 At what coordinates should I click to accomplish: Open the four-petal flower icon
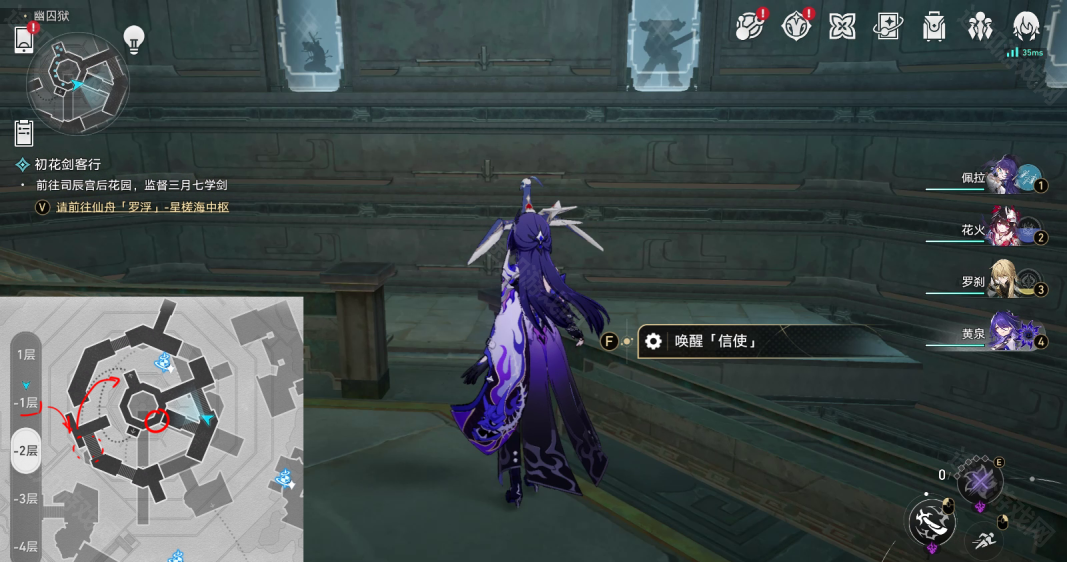tap(842, 26)
